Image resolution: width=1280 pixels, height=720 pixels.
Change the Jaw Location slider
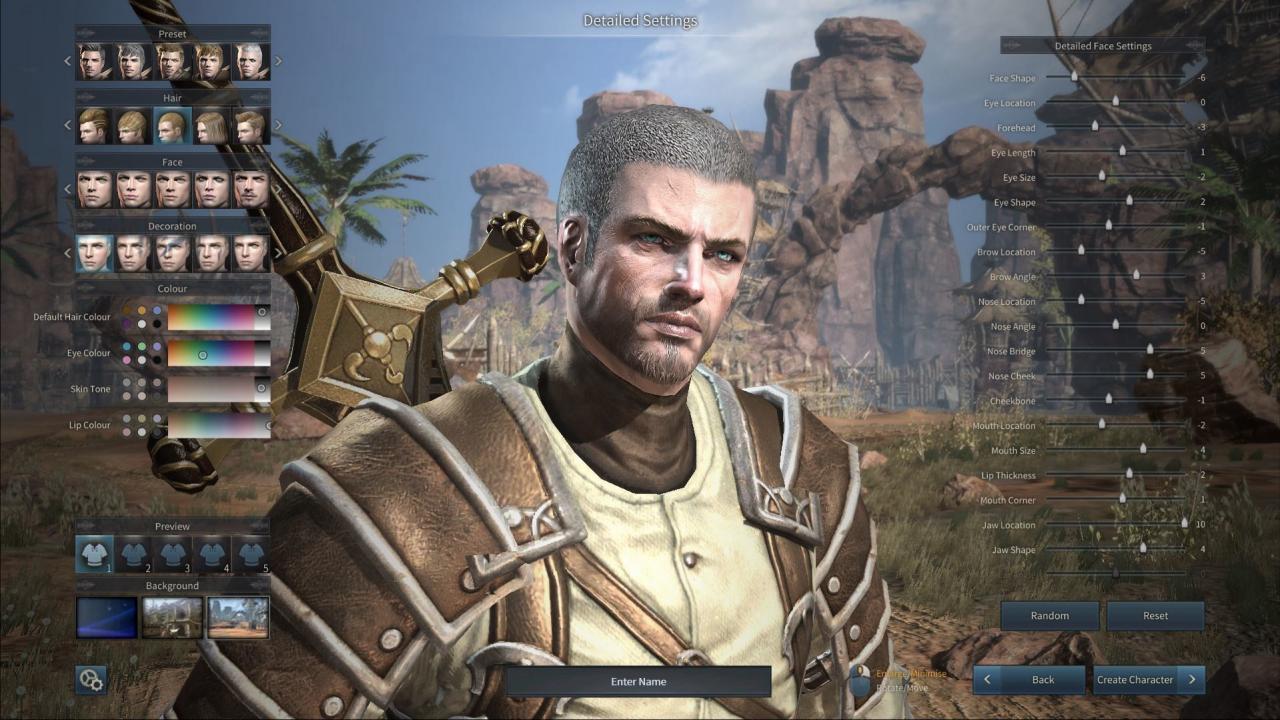pos(1184,523)
